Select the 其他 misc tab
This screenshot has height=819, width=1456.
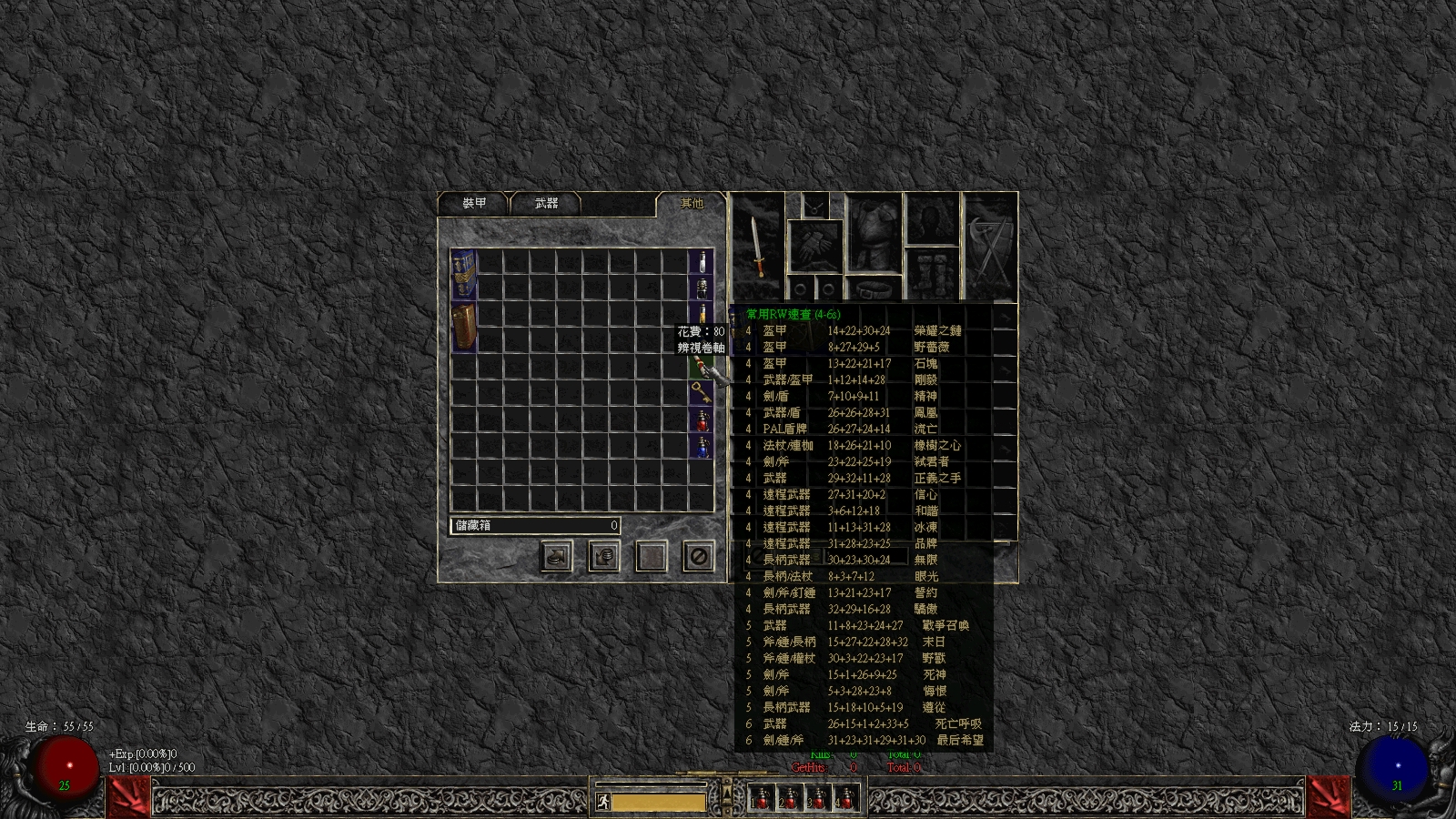coord(692,204)
